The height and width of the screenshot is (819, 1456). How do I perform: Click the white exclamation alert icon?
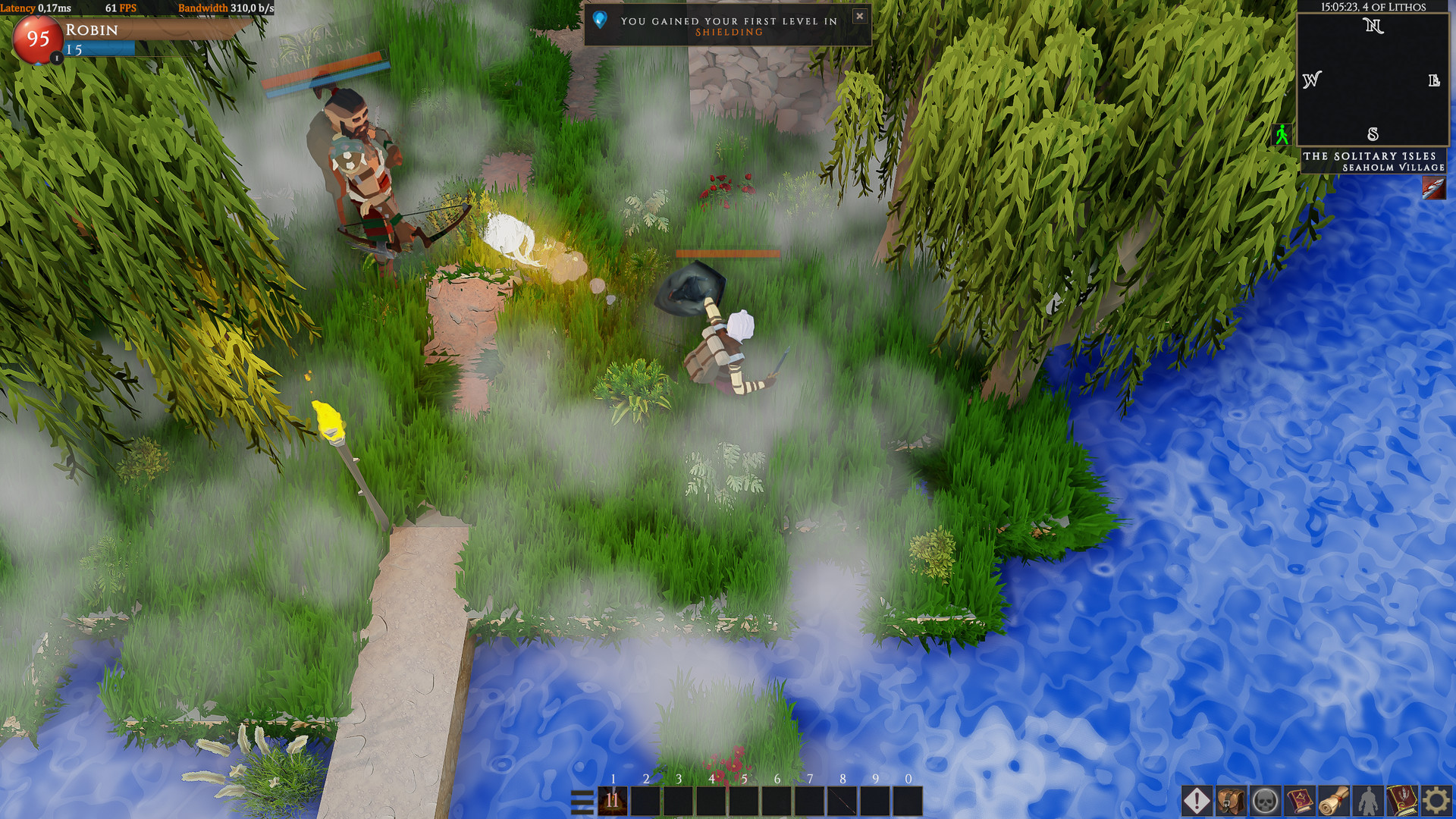(1197, 800)
